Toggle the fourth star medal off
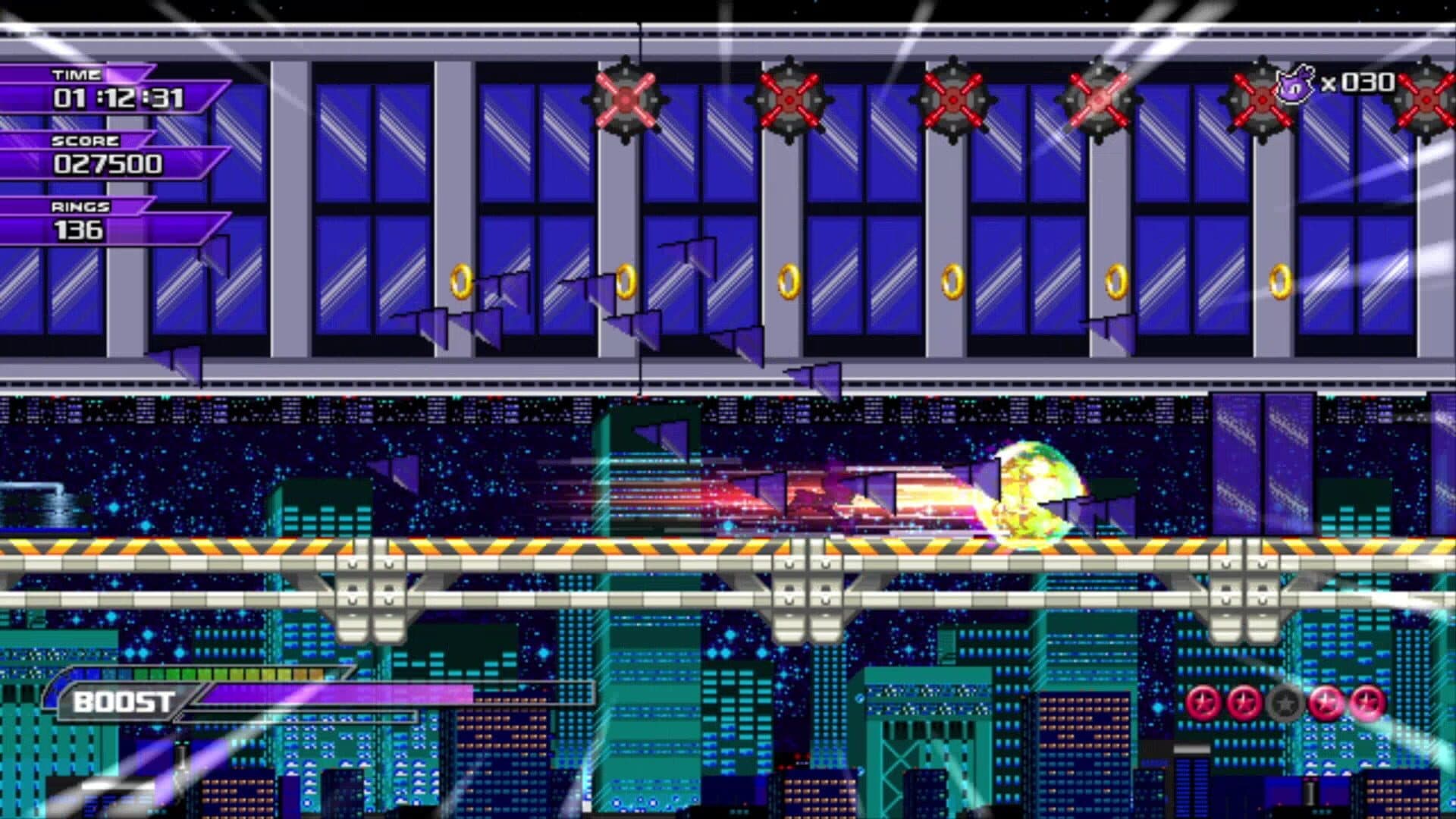 tap(1326, 703)
